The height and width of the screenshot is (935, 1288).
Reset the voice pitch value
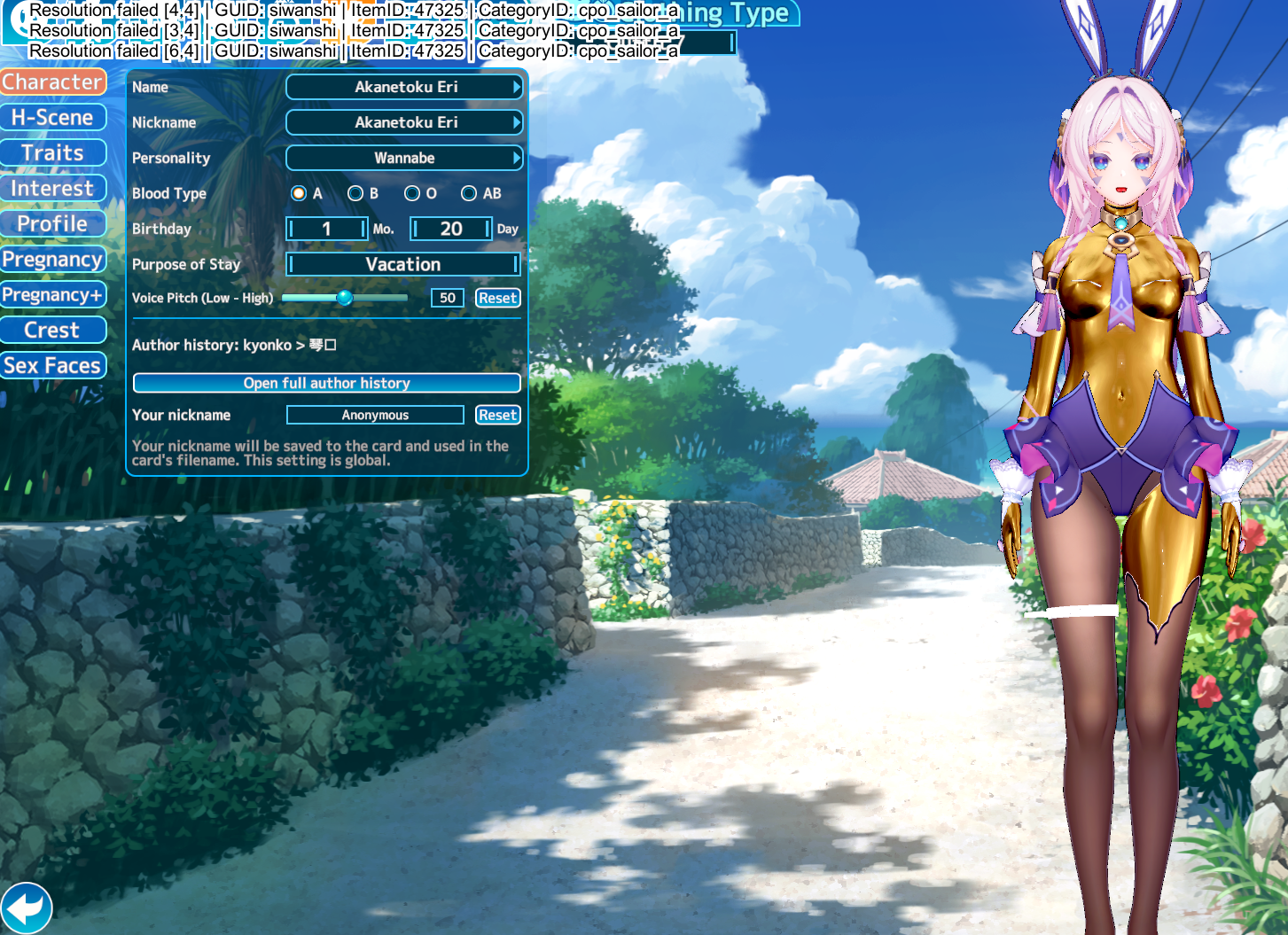click(x=497, y=298)
